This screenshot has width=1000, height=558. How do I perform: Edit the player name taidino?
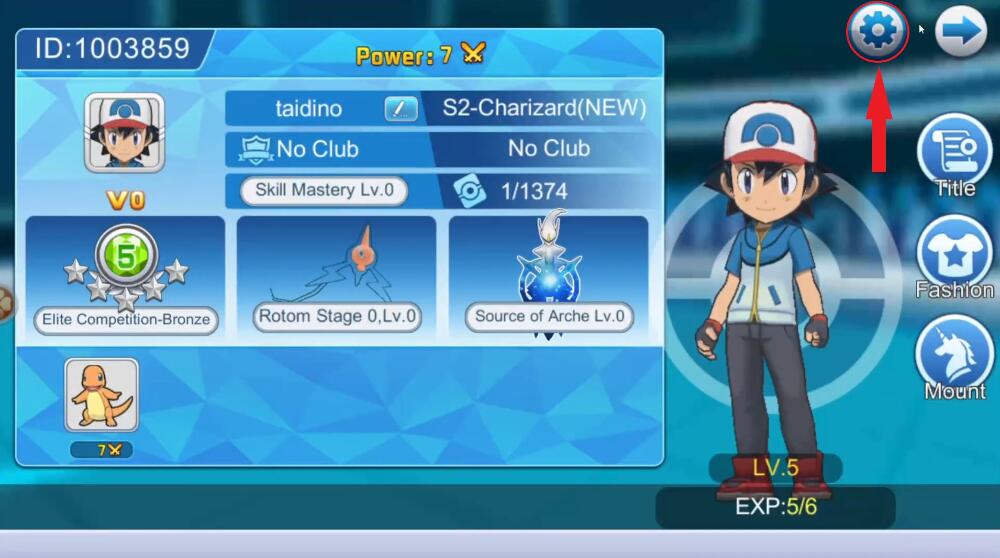click(401, 108)
